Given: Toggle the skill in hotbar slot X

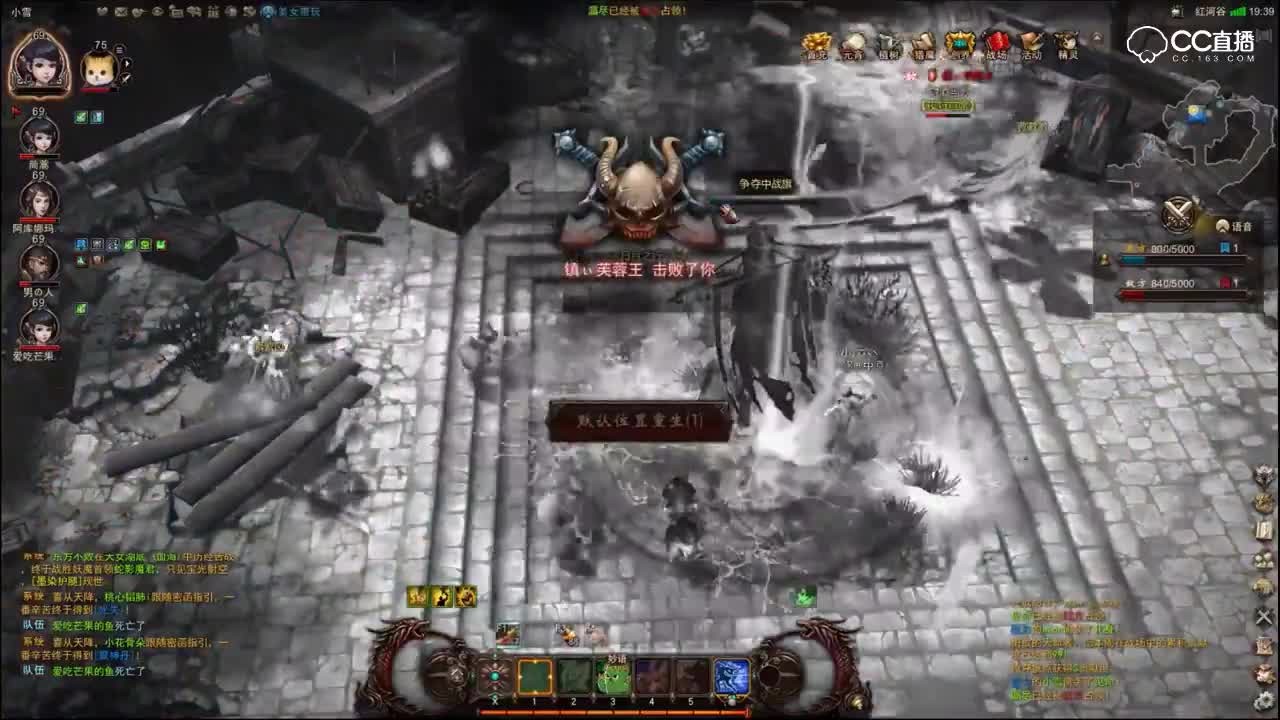Looking at the screenshot, I should [x=495, y=676].
